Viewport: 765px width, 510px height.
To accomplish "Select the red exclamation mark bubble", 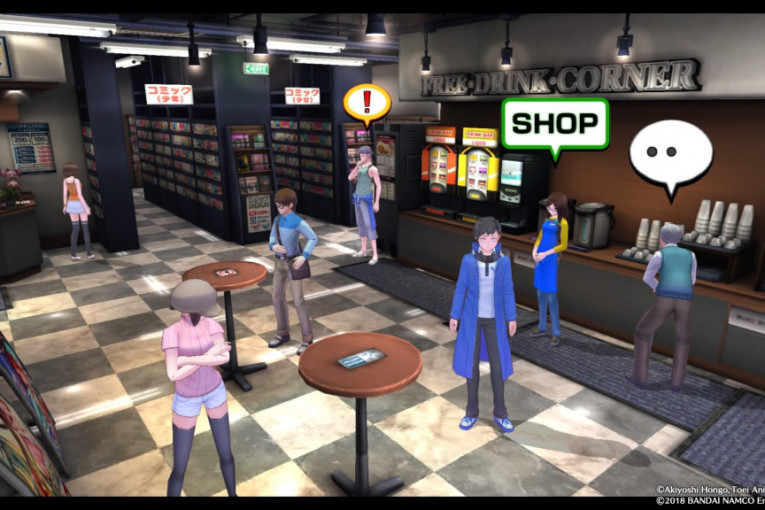I will click(367, 102).
